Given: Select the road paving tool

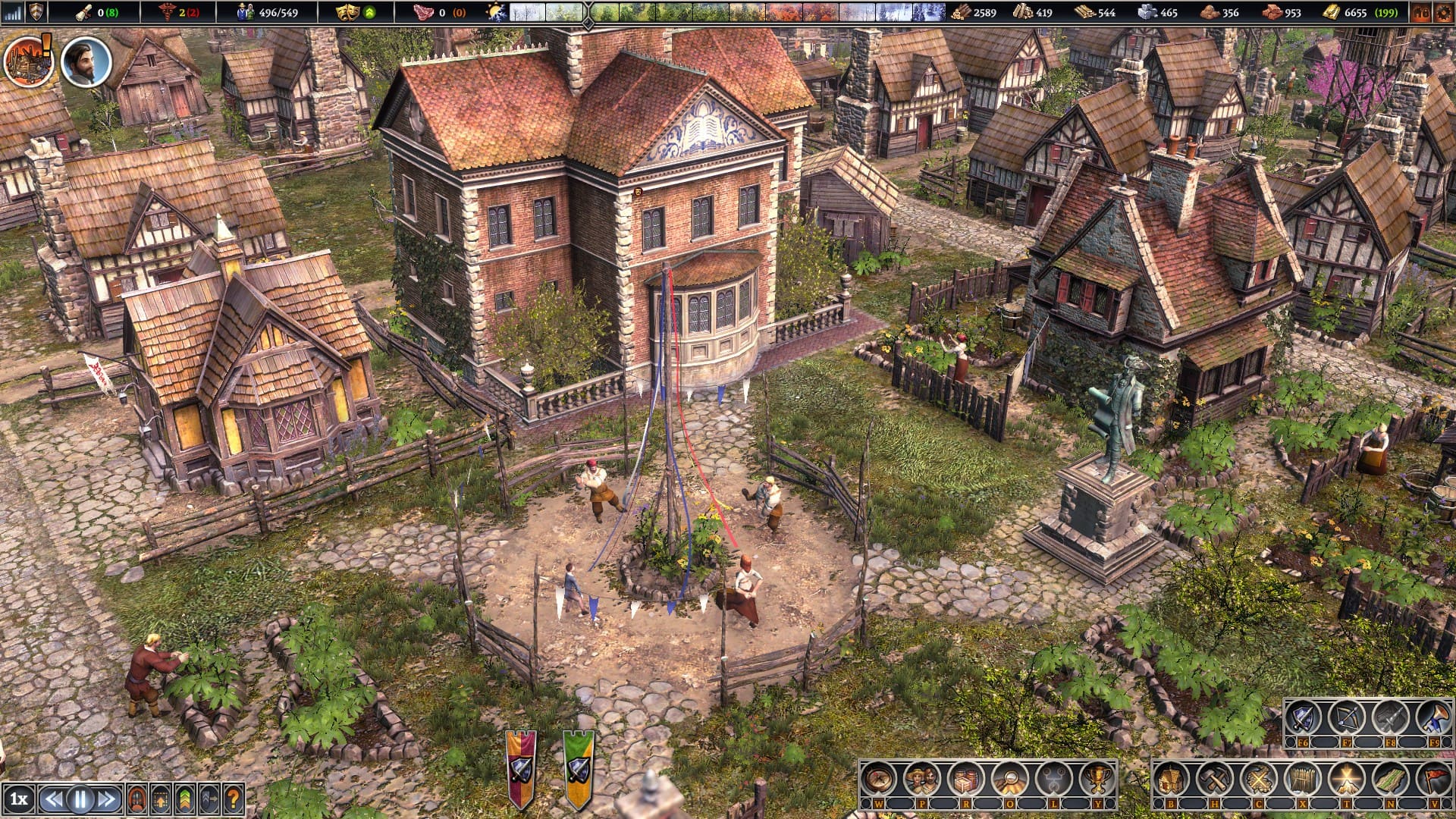Looking at the screenshot, I should click(x=1390, y=780).
